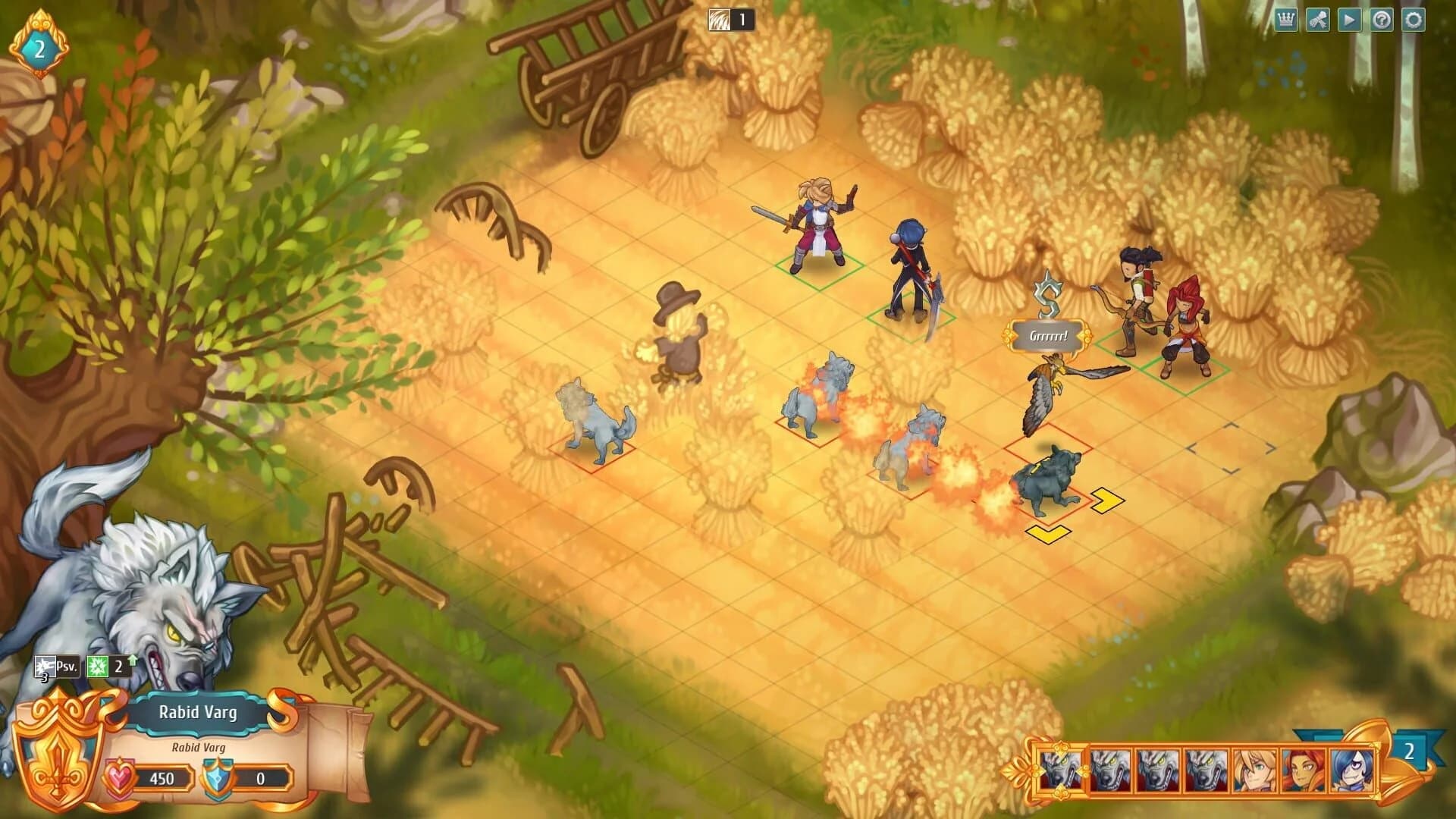Viewport: 1456px width, 819px height.
Task: Select the blonde hero portrait in the turn order bar
Action: (x=1254, y=771)
